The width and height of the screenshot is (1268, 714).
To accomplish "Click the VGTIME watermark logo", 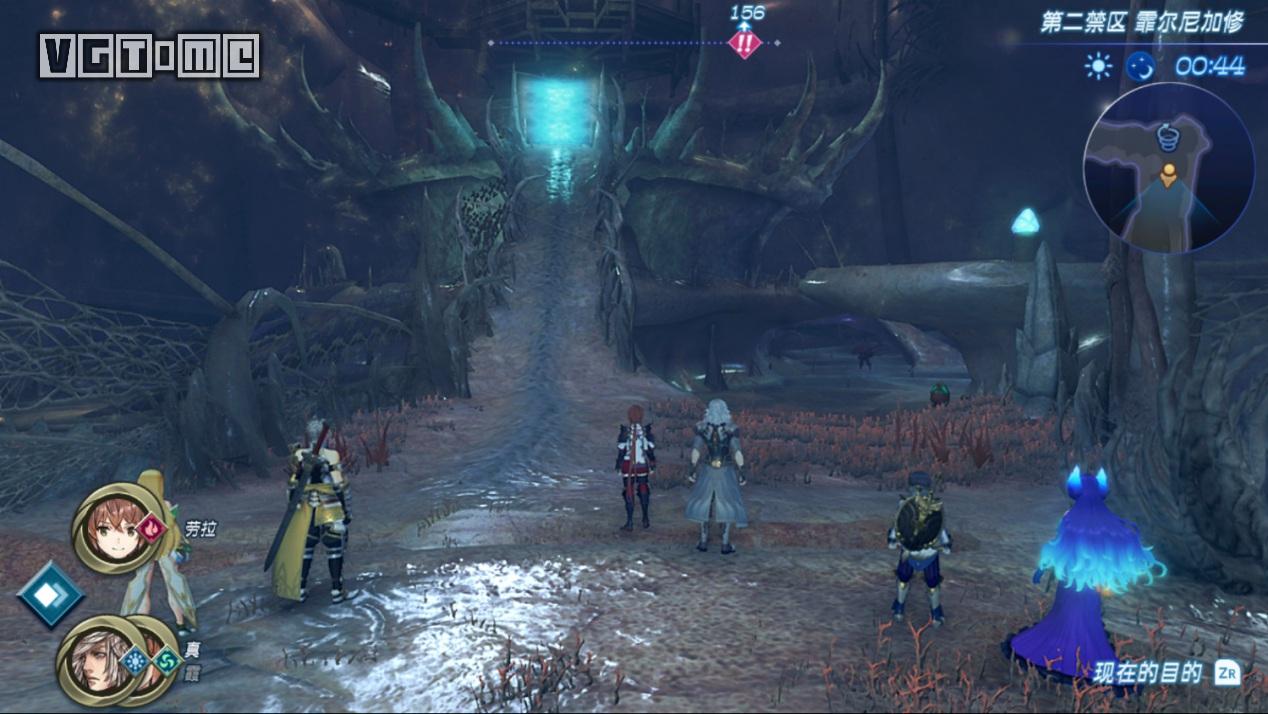I will (150, 56).
